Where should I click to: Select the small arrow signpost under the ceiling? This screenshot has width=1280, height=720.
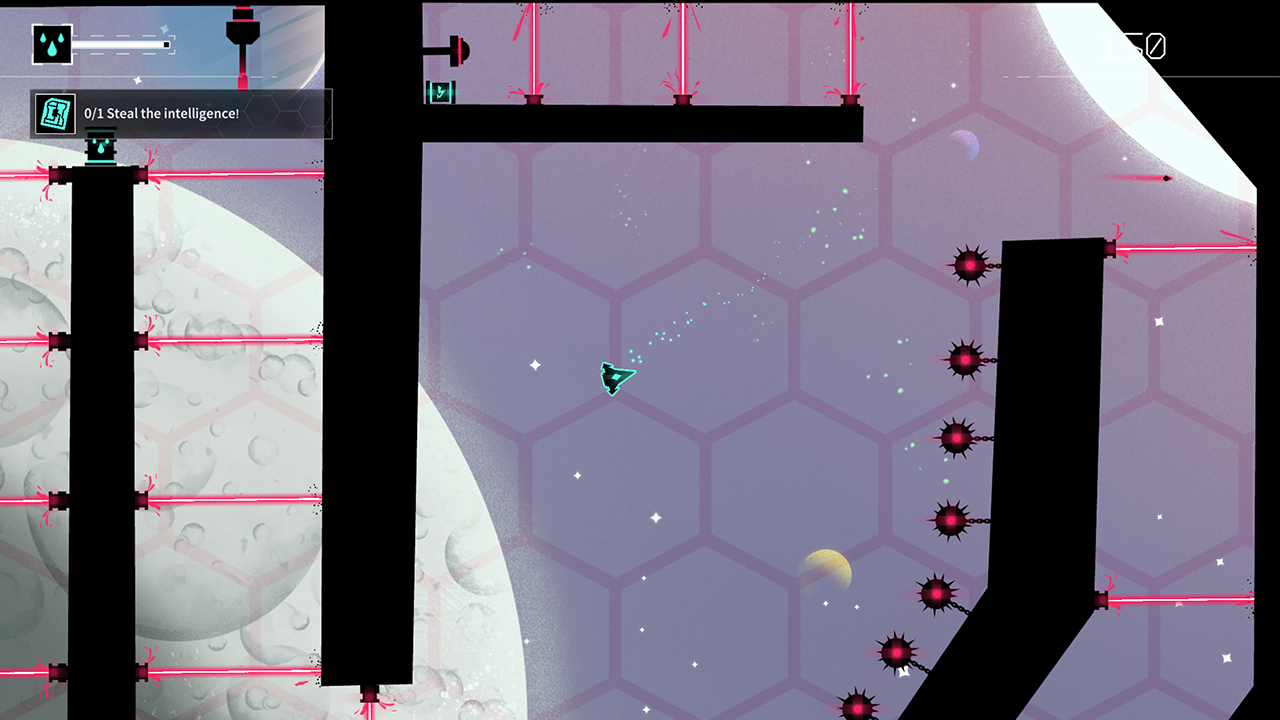point(440,91)
